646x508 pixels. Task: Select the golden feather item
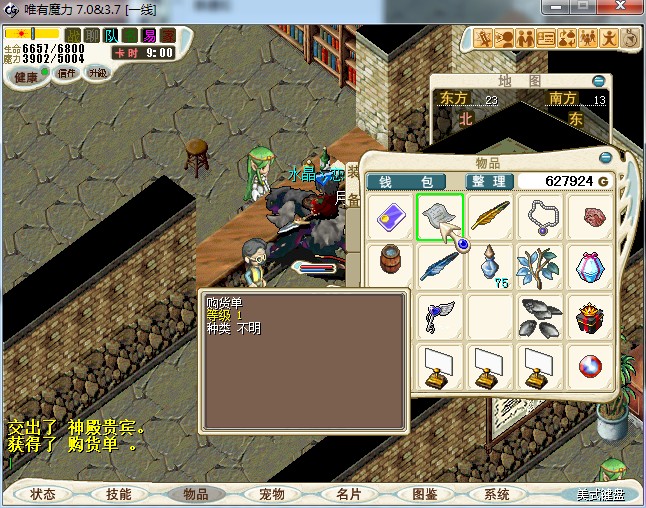[x=490, y=217]
